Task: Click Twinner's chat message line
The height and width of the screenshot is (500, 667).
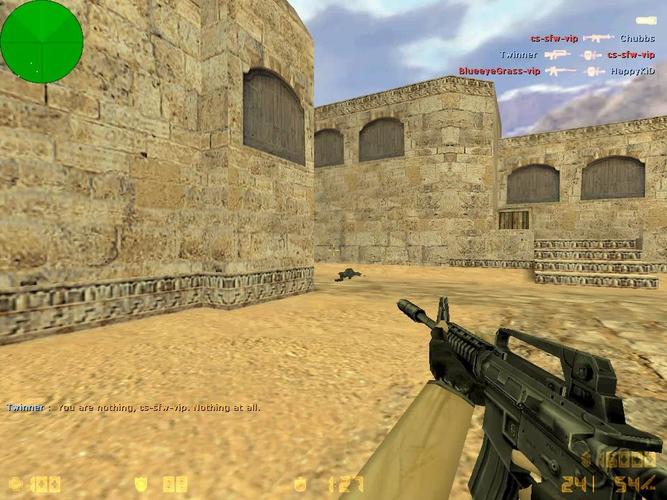Action: coord(133,408)
